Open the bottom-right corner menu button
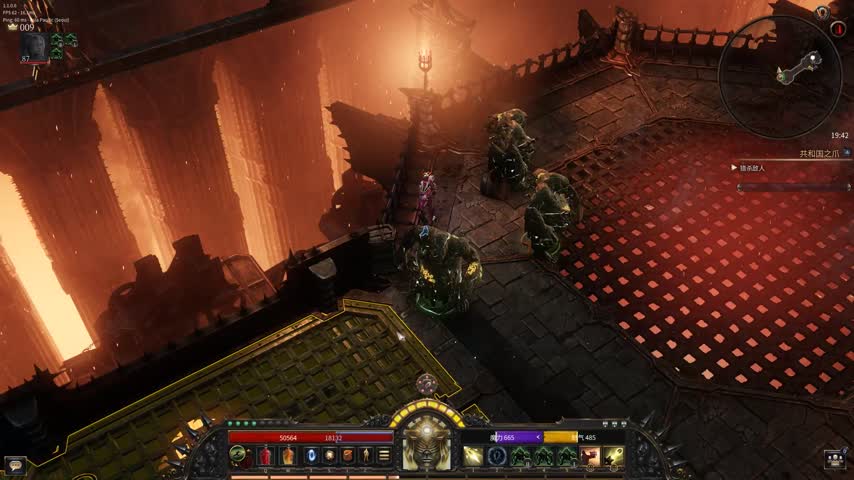 point(837,459)
